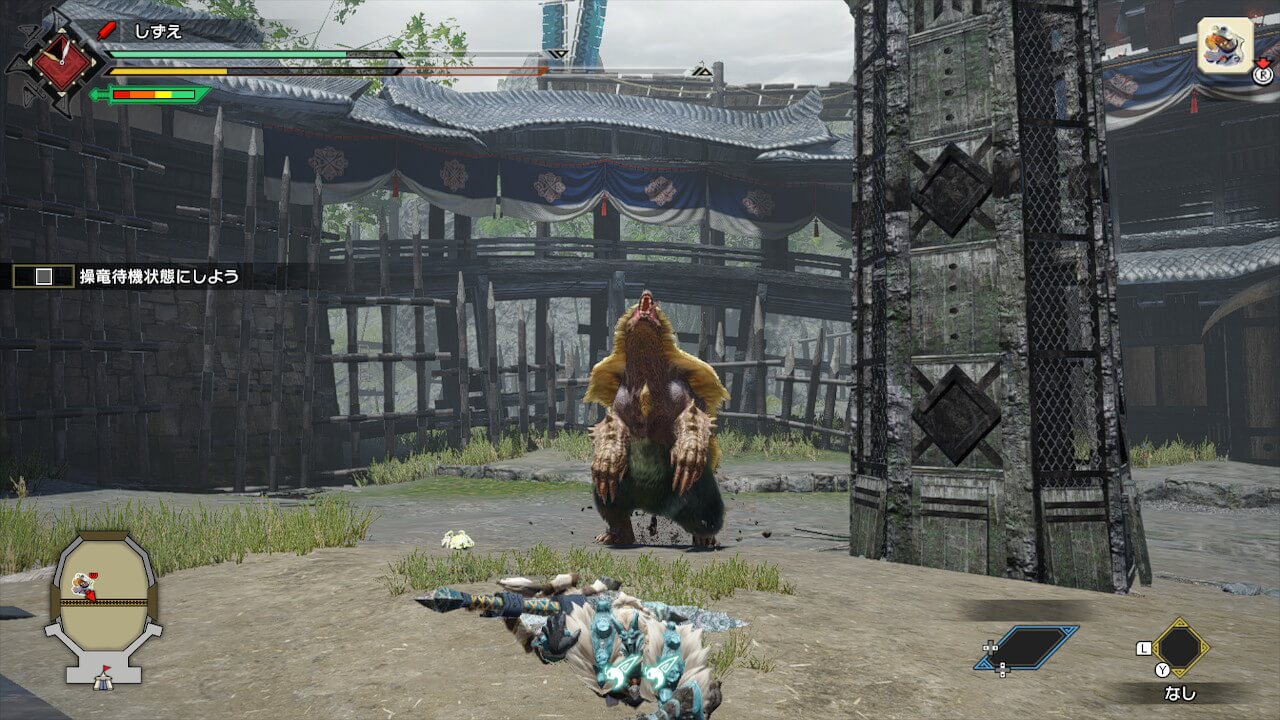Select the なし item slot

pyautogui.click(x=1180, y=648)
